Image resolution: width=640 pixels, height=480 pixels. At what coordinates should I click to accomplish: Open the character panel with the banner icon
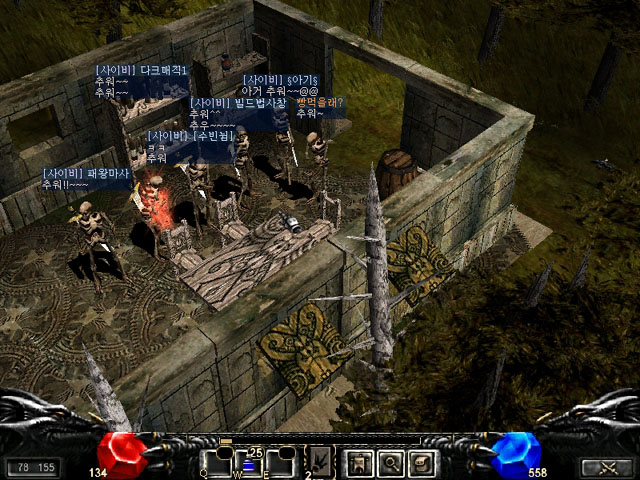click(x=359, y=463)
